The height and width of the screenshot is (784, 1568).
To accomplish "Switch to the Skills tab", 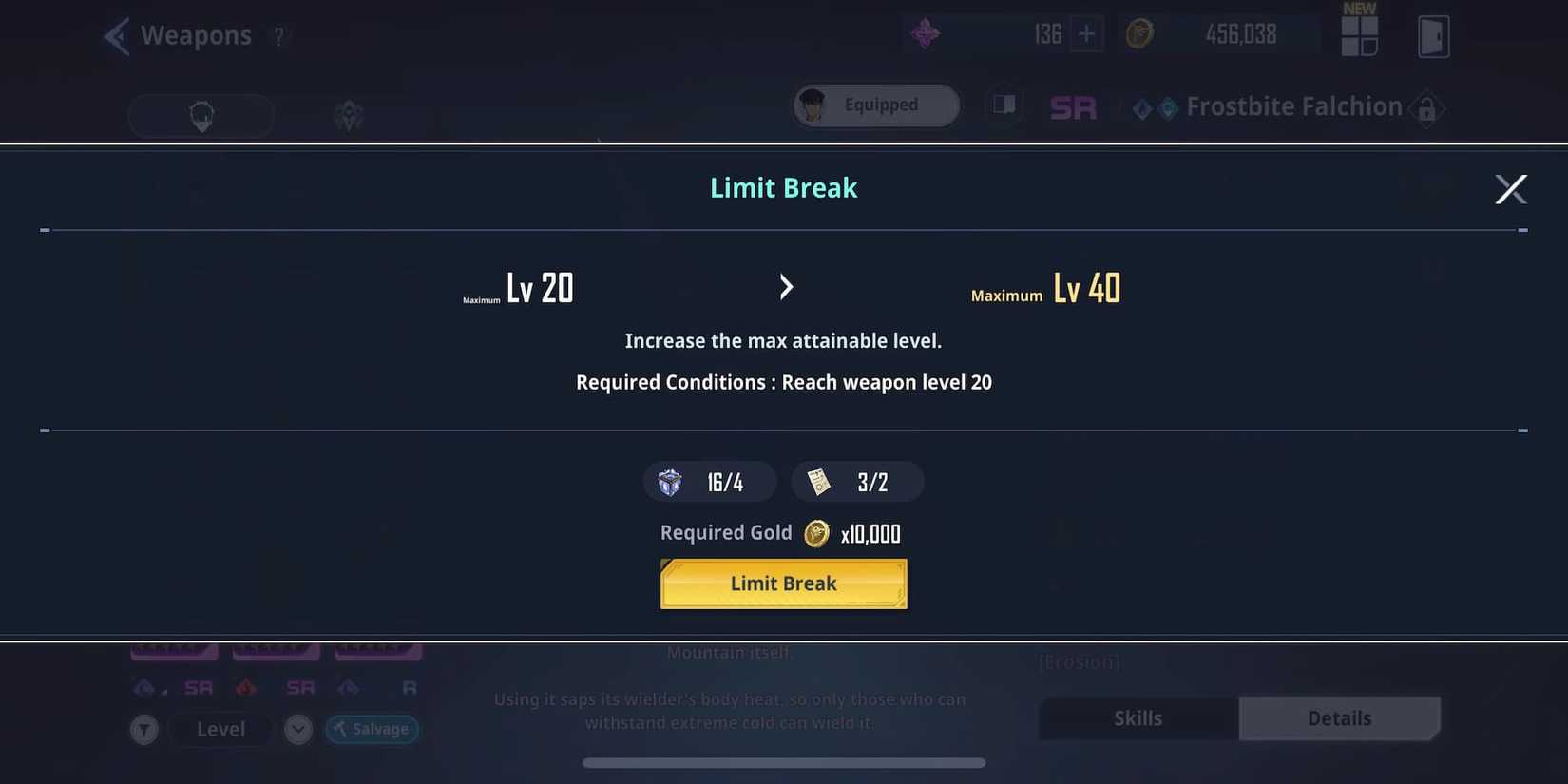I will (x=1138, y=718).
